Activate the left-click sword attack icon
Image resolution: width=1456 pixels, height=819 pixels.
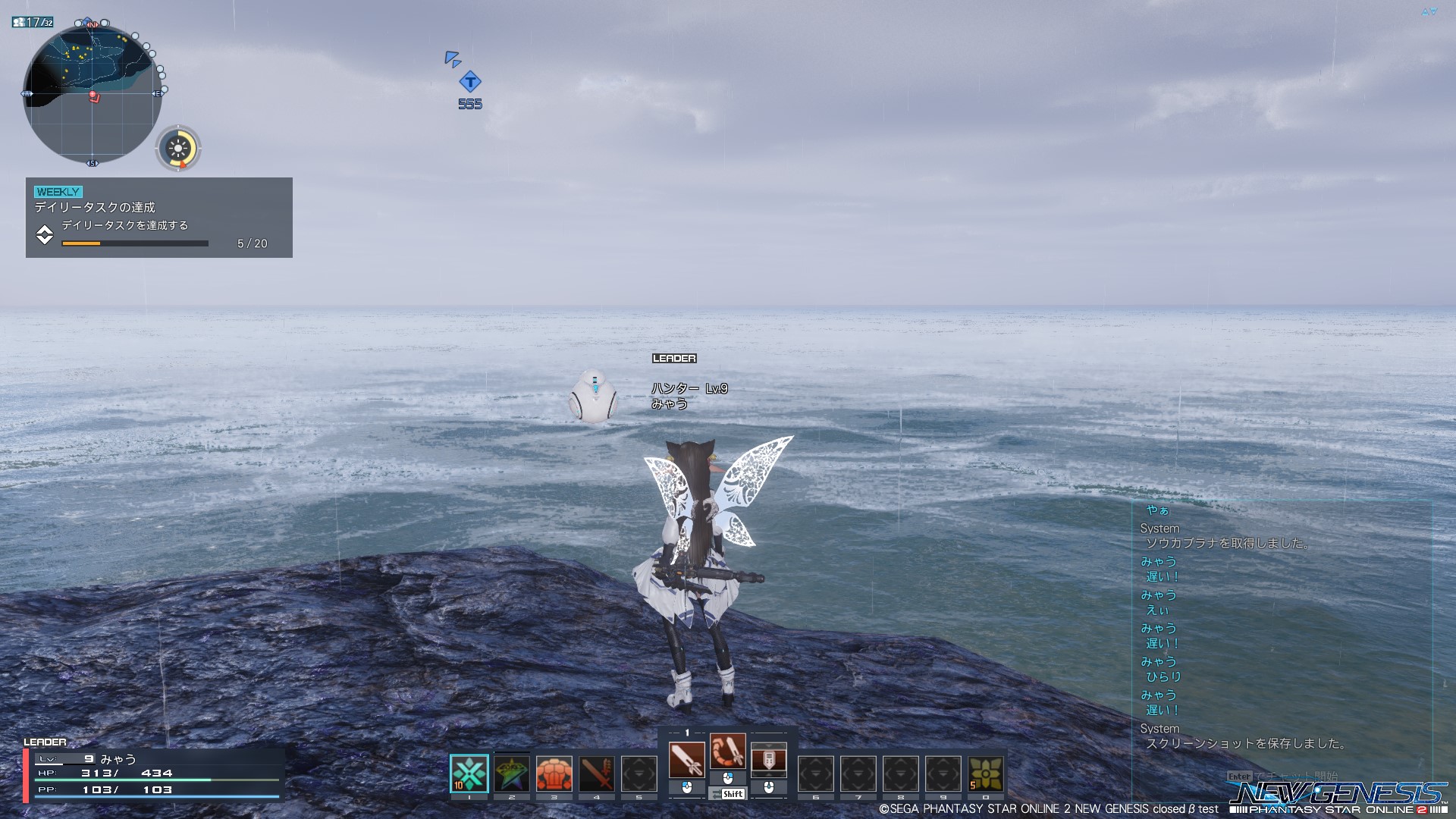[x=686, y=759]
